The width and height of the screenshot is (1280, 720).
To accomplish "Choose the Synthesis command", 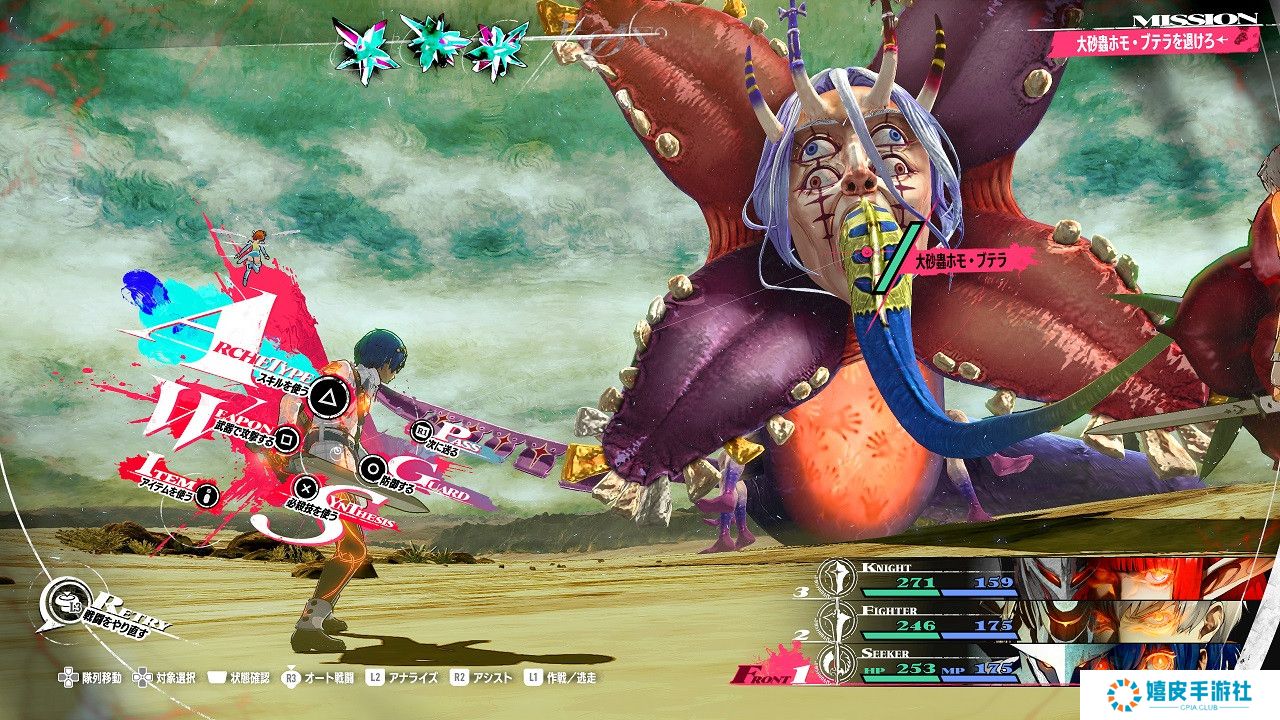I will (308, 490).
